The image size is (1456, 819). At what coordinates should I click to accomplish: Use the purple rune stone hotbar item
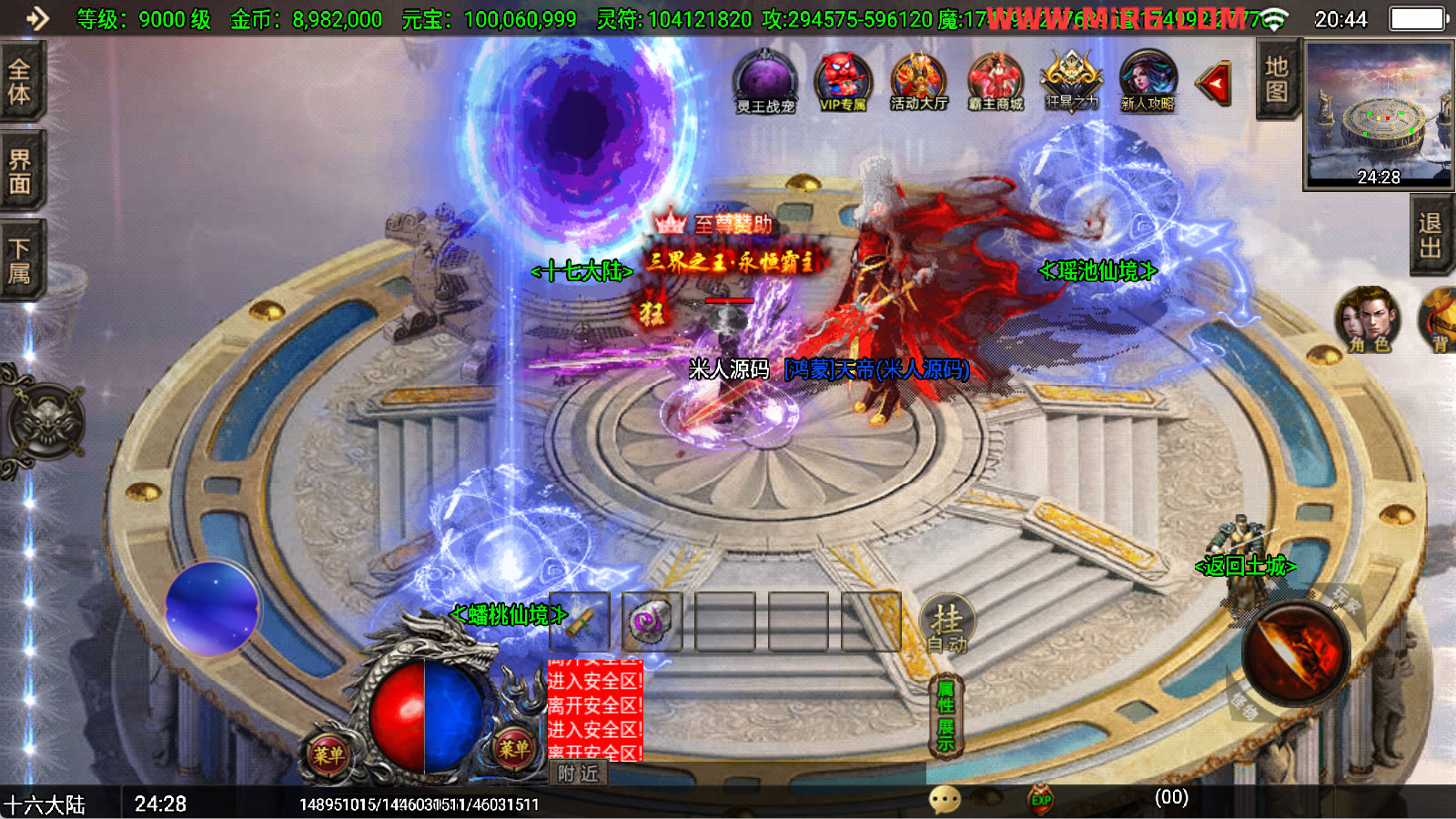coord(652,622)
